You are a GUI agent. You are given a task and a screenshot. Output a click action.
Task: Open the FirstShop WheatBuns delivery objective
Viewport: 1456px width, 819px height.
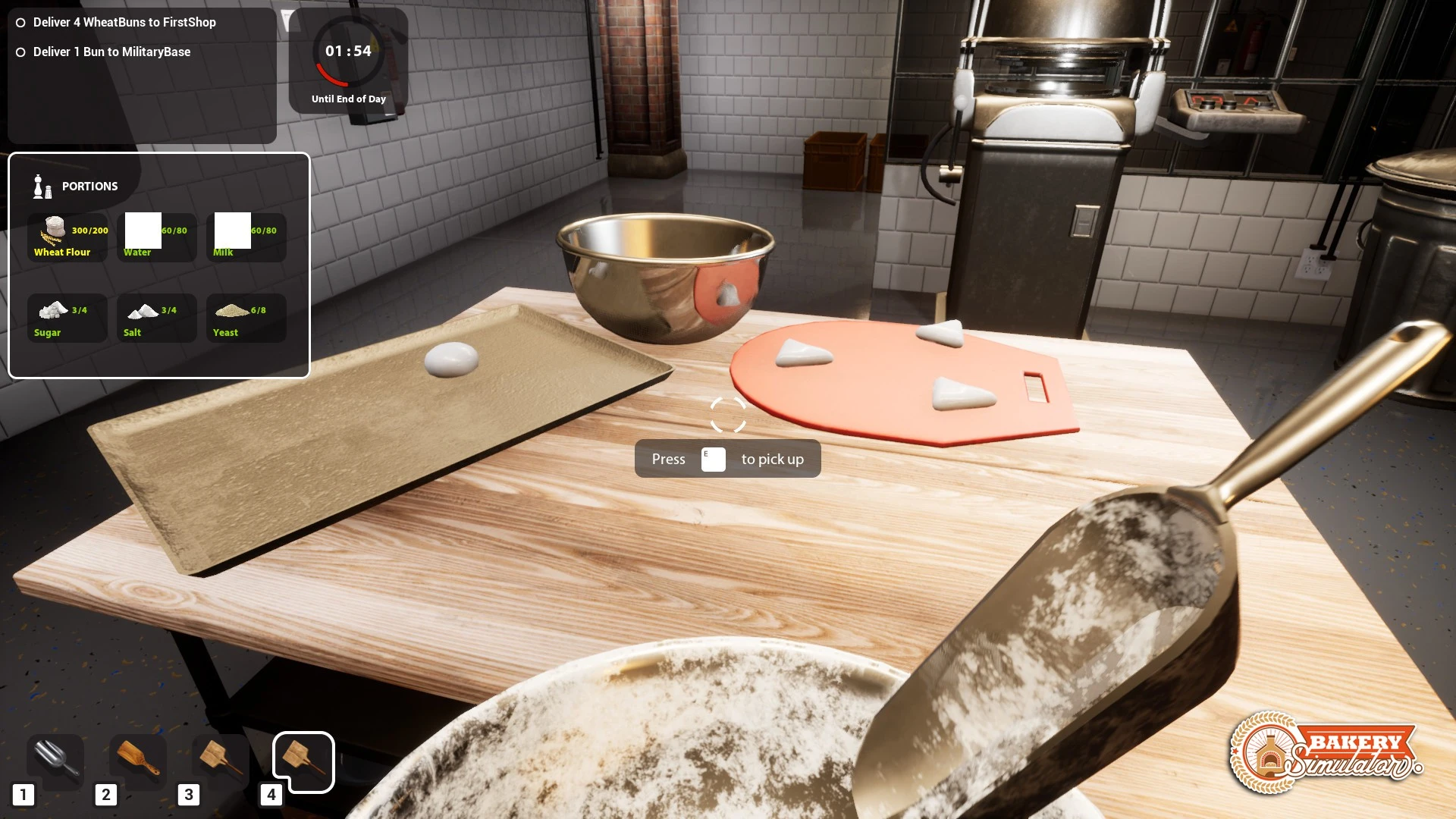pos(124,23)
